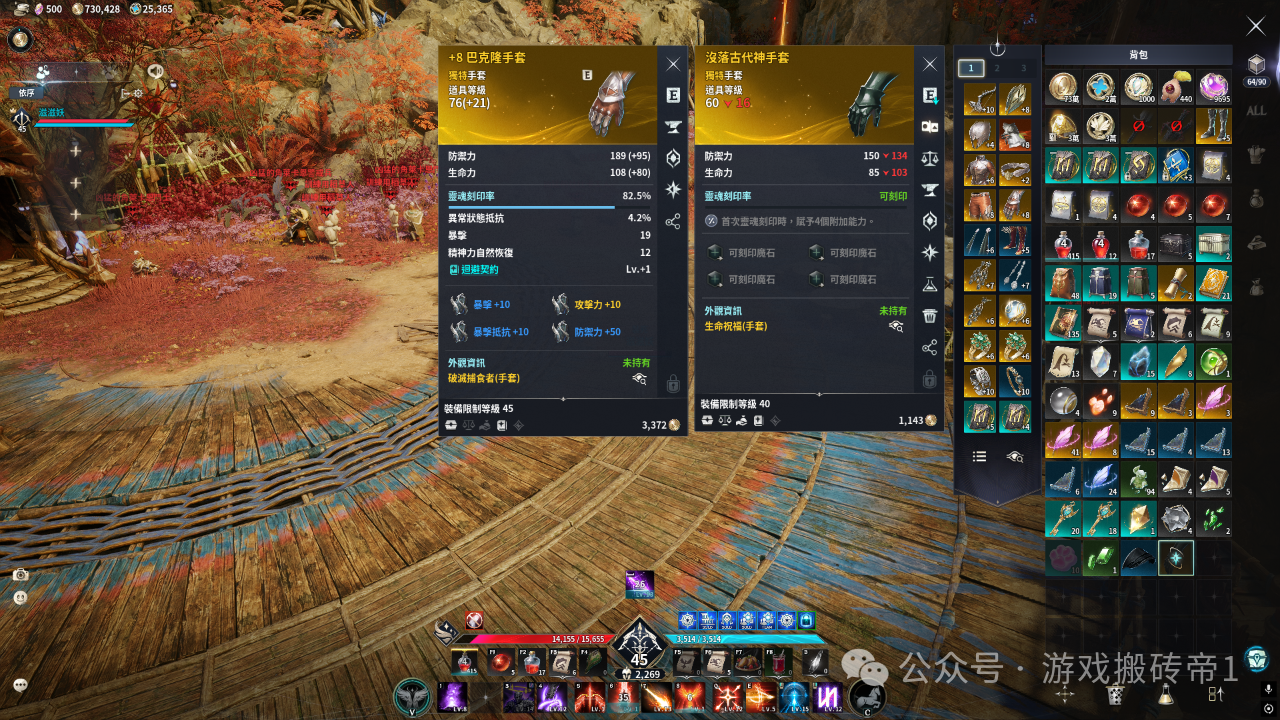Select the red potion stack of 415
The image size is (1280, 720).
pos(1062,243)
